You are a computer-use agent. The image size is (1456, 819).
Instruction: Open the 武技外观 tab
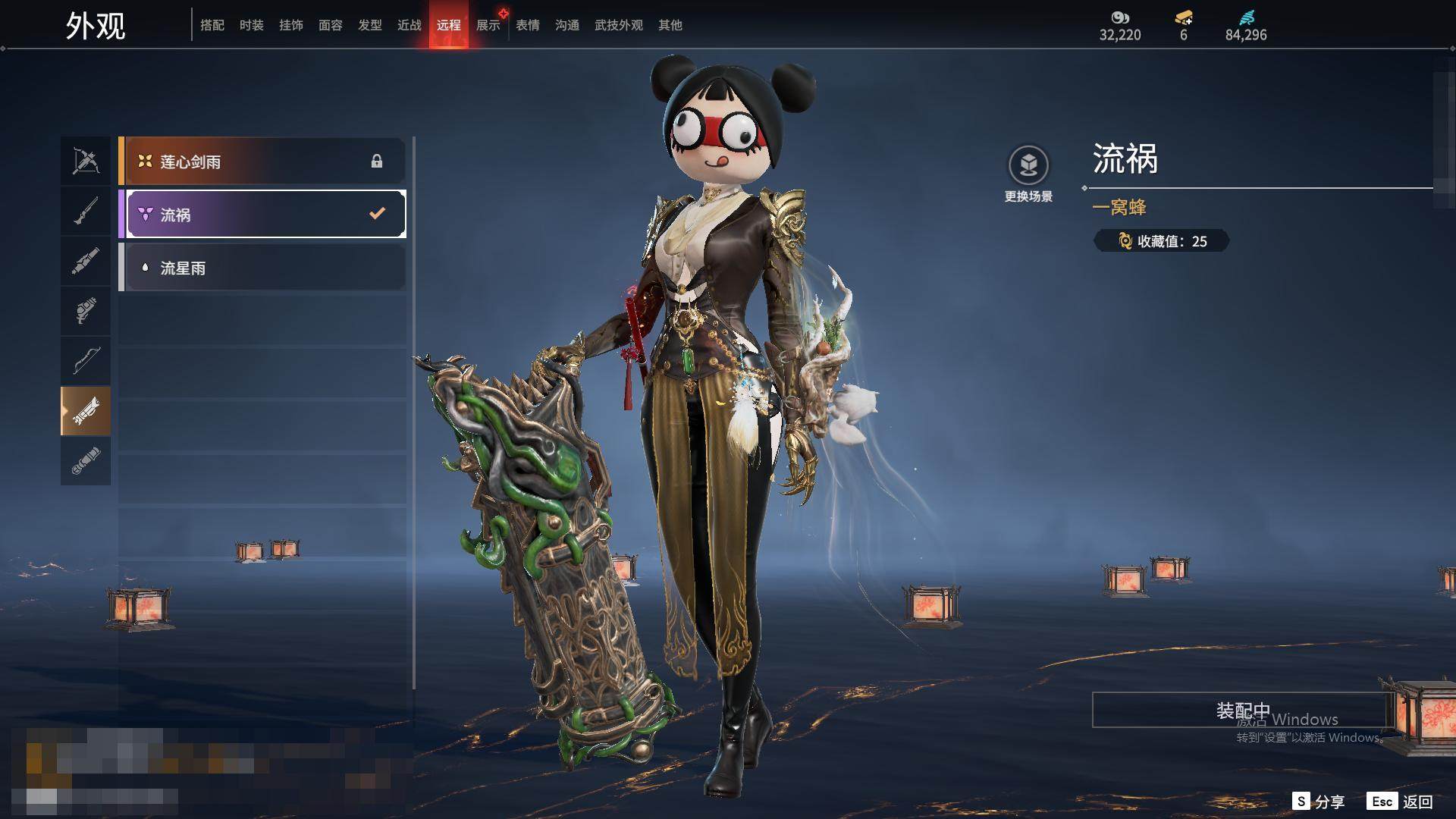[x=619, y=25]
